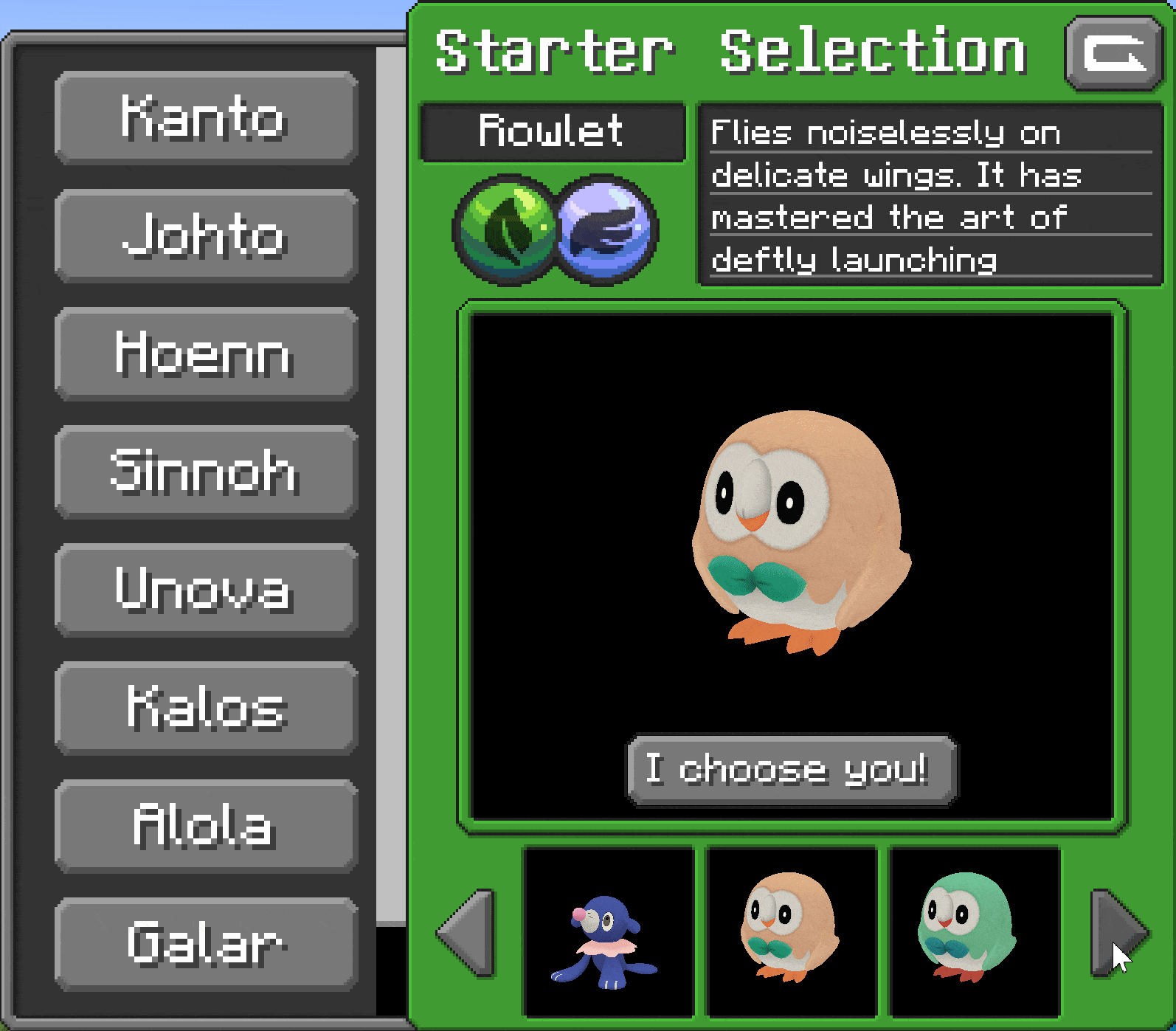Choose the orange Rowlet thumbnail
This screenshot has height=1031, width=1176.
pos(791,932)
